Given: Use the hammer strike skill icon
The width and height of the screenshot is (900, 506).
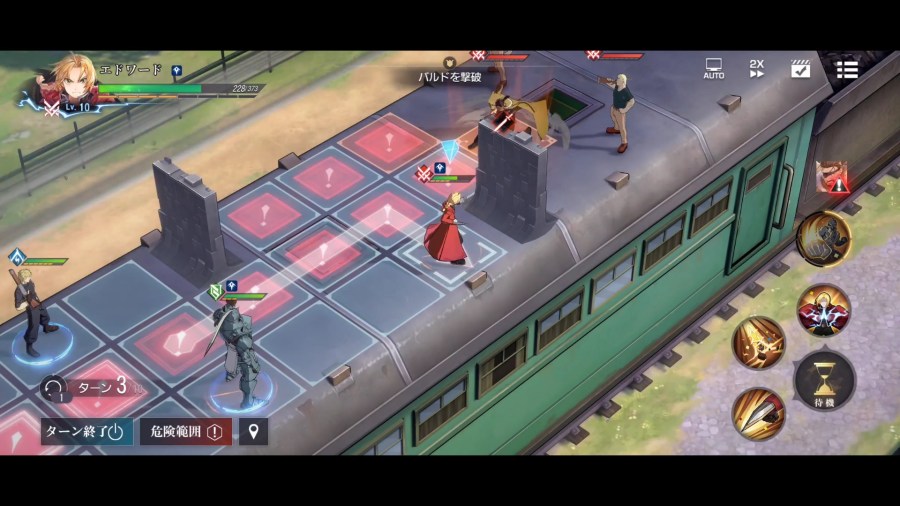Looking at the screenshot, I should pyautogui.click(x=758, y=343).
